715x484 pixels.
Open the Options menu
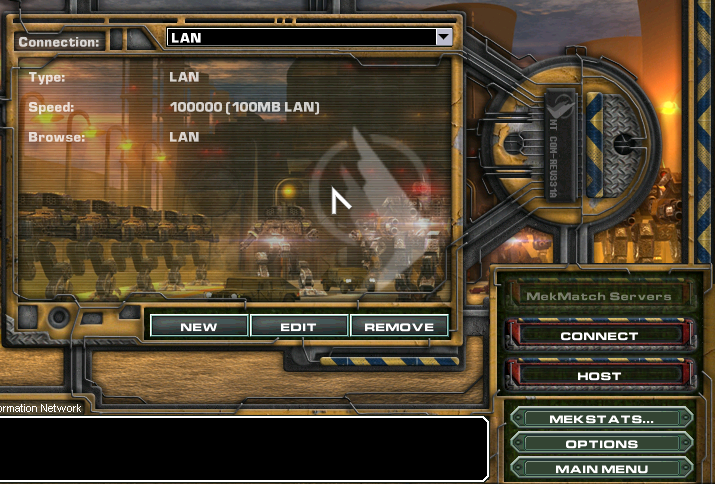(601, 444)
